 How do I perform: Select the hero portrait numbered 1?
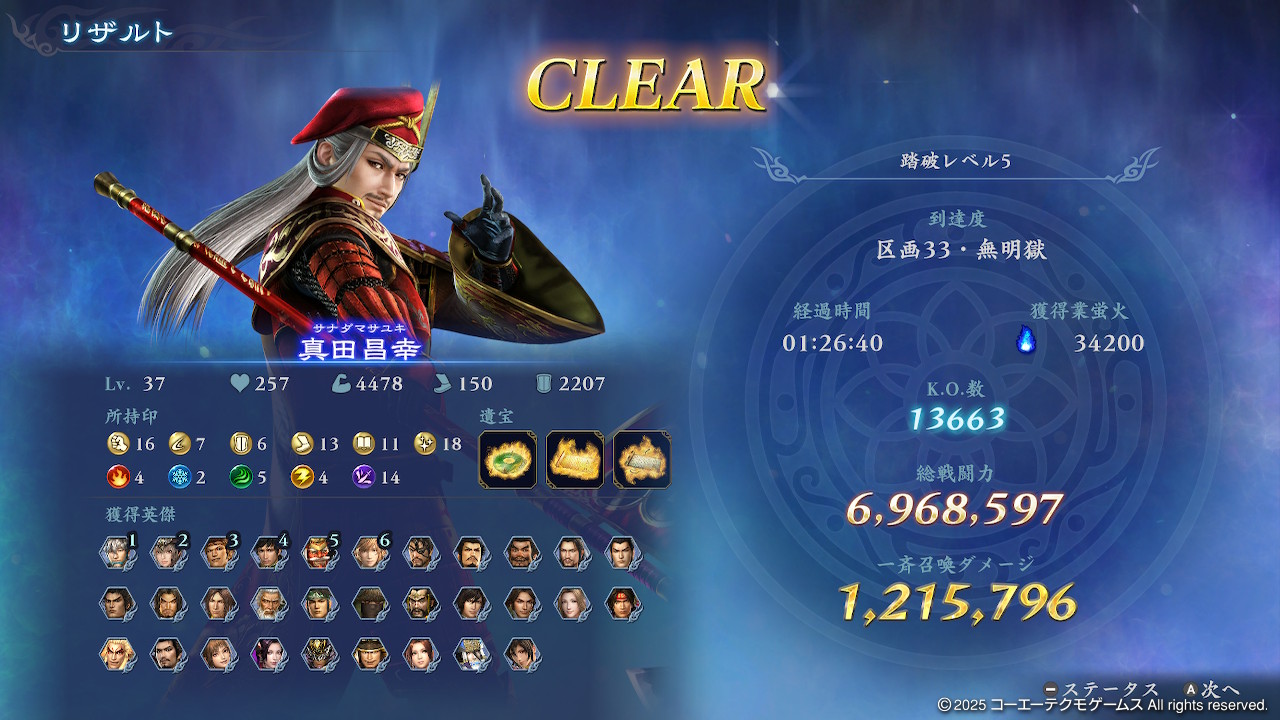pyautogui.click(x=116, y=552)
